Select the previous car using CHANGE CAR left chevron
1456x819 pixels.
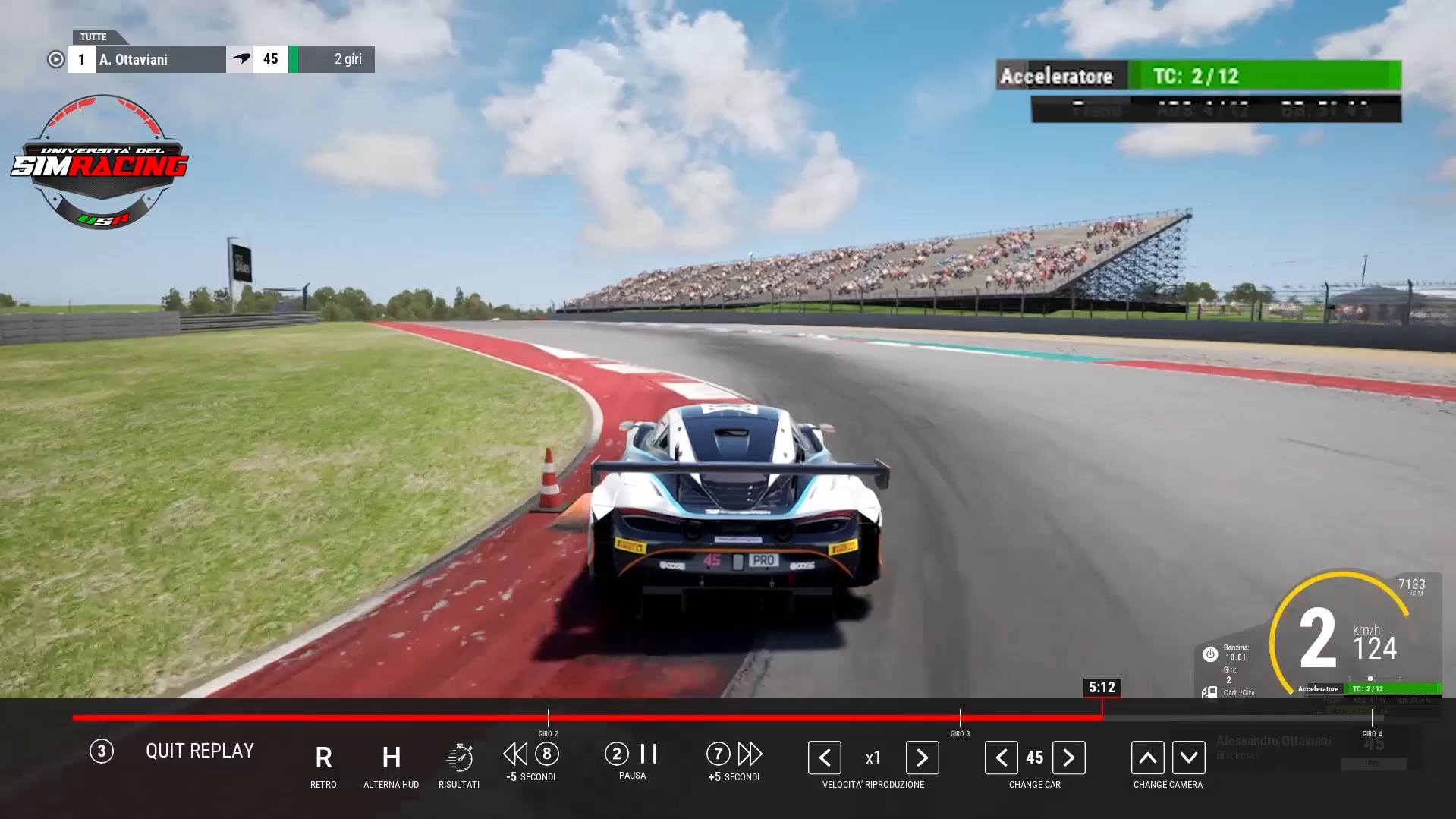(1001, 757)
